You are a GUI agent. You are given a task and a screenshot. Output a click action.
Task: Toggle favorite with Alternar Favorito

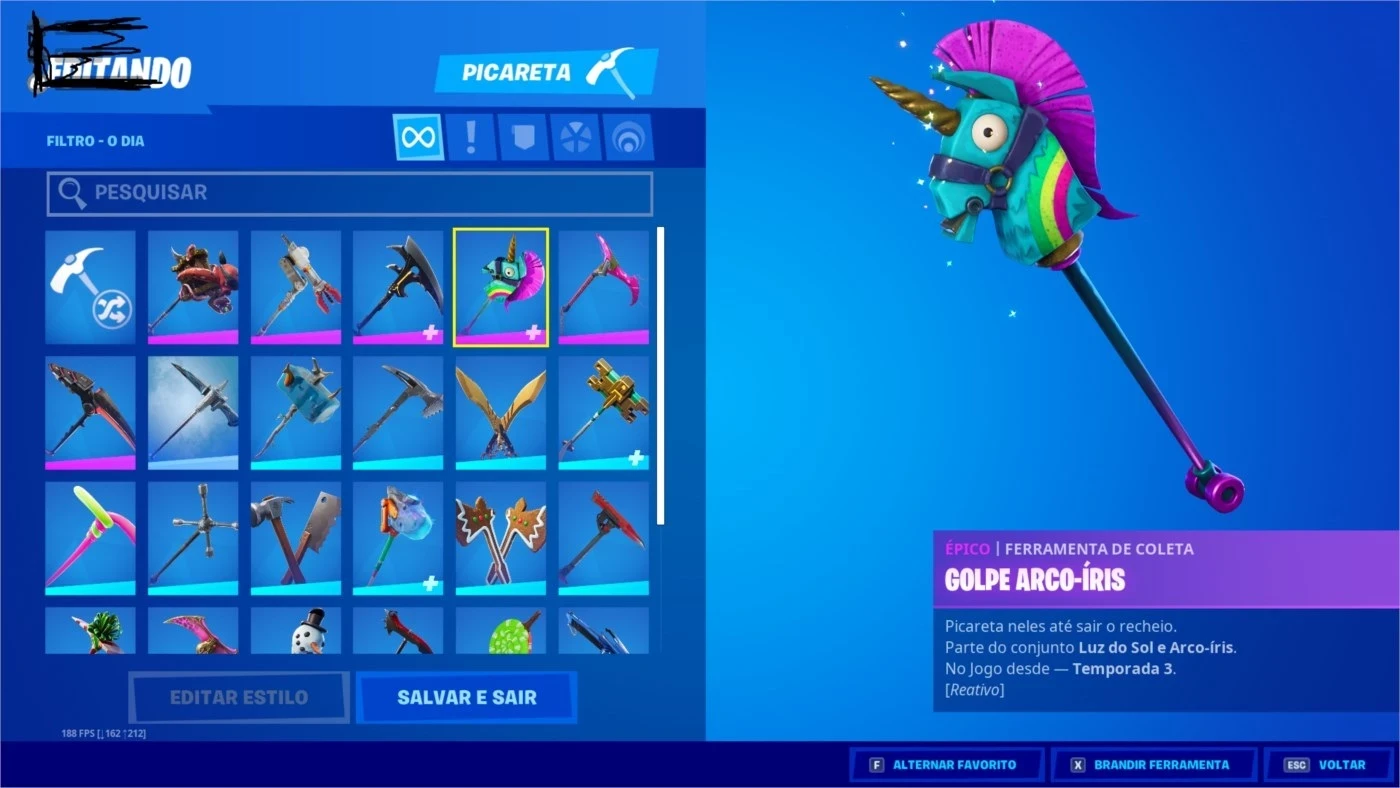tap(946, 763)
